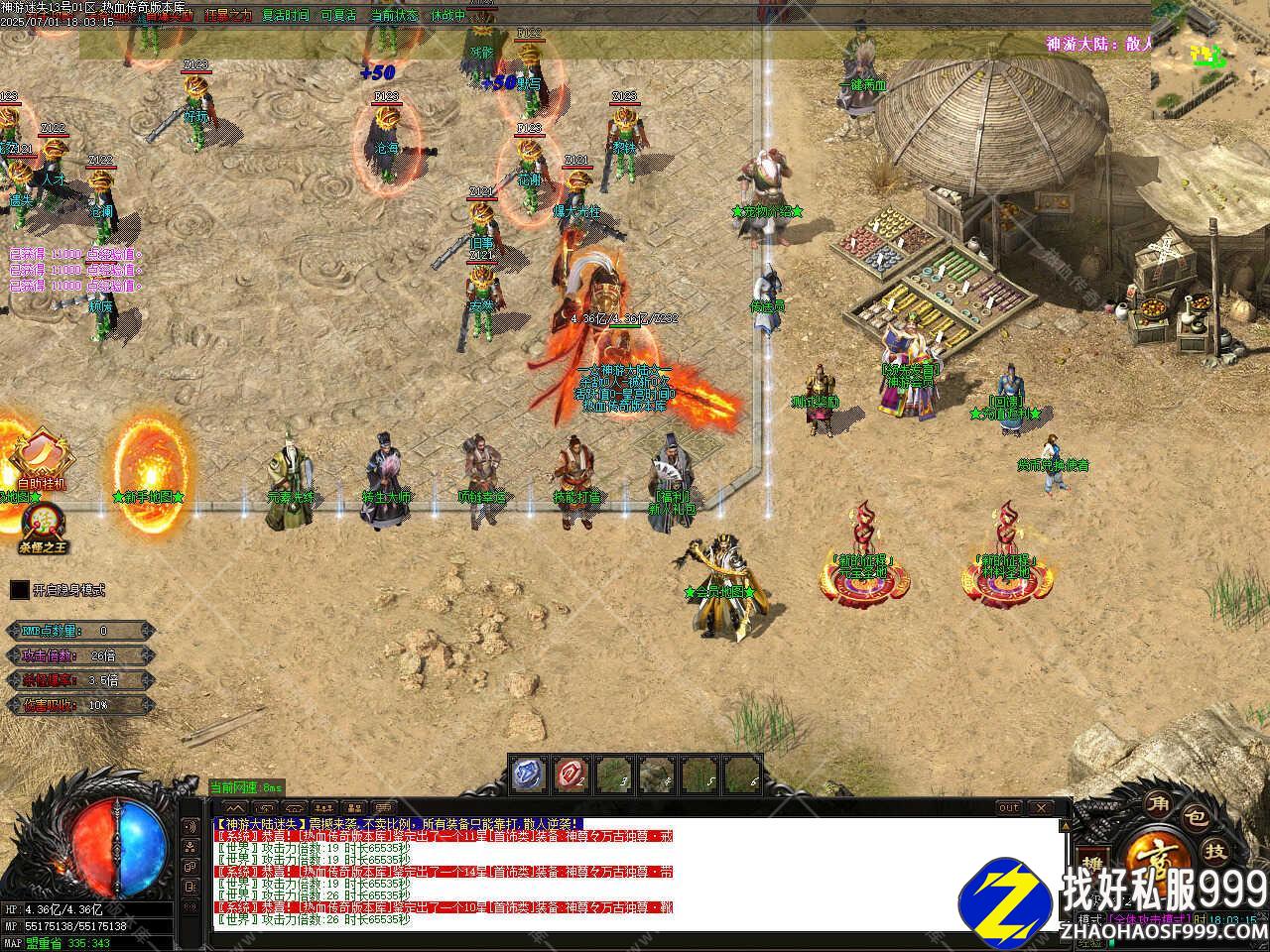
Task: Click the 复活时间 top bar label
Action: tap(286, 16)
